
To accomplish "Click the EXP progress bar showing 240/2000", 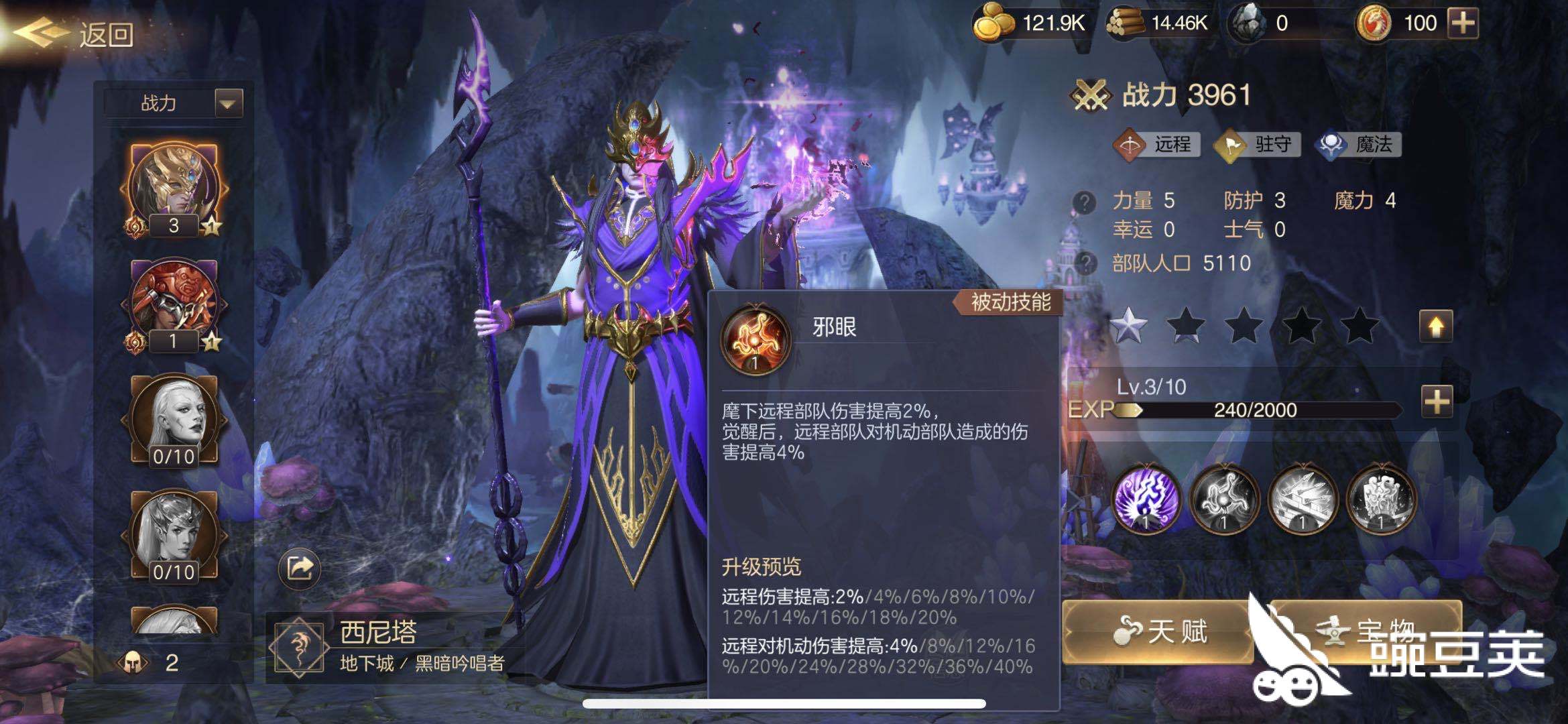I will (1257, 410).
